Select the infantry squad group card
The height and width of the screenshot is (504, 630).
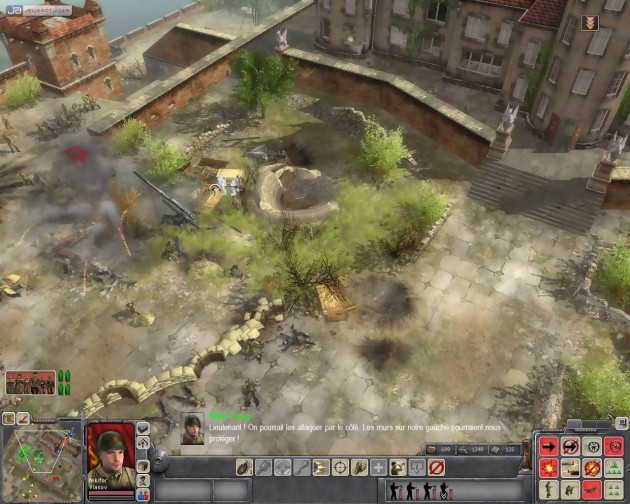click(31, 381)
